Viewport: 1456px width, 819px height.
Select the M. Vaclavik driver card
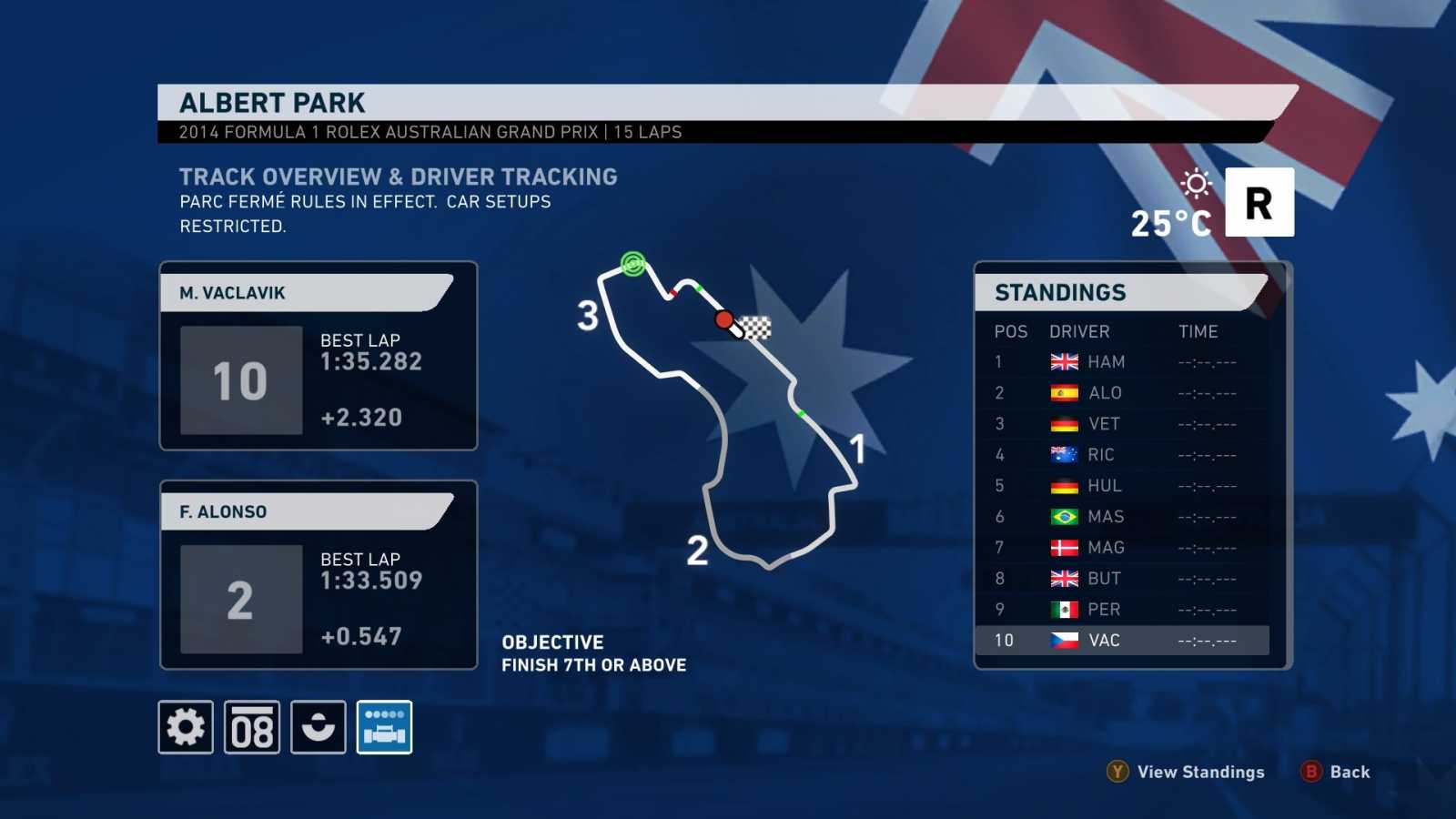[318, 357]
